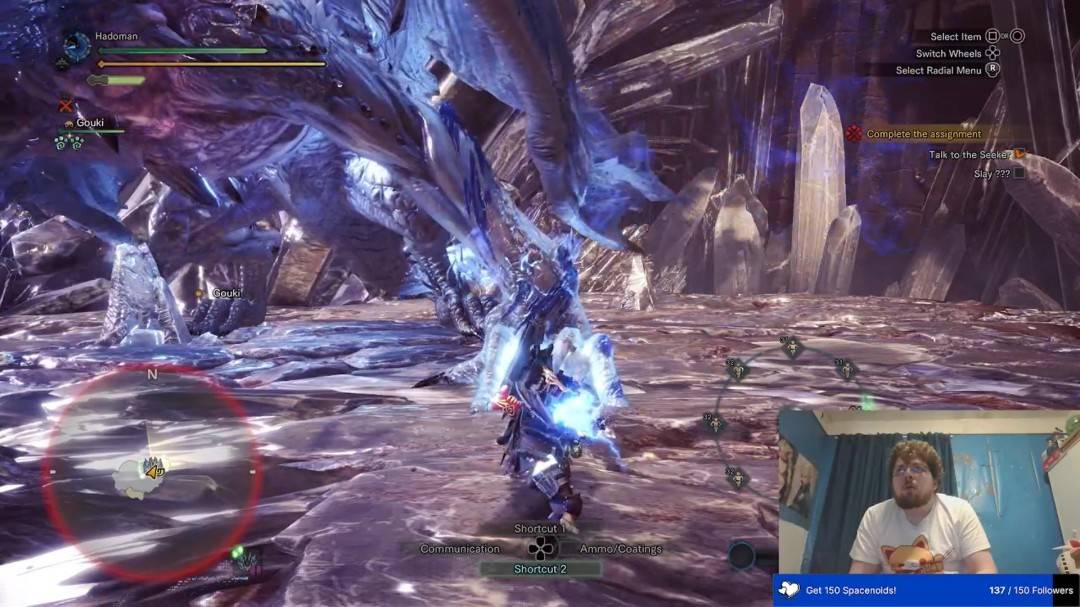Switch to the Ammo/Coatings wheel
1080x607 pixels.
tap(621, 549)
